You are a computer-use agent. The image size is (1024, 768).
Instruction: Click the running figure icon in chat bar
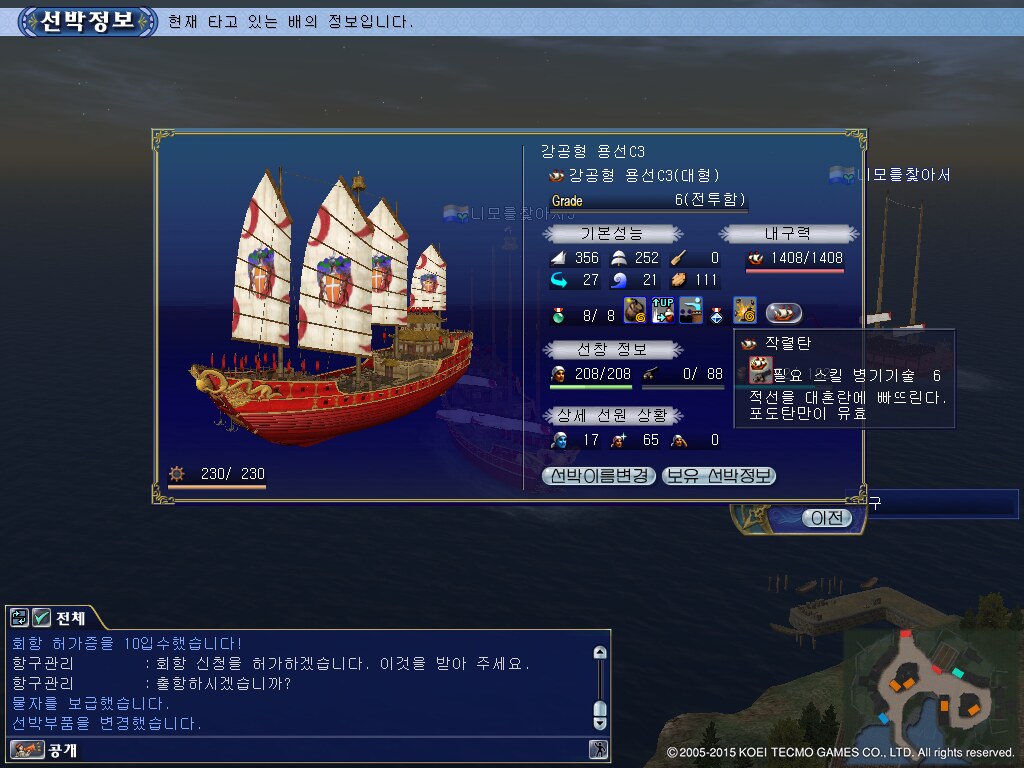click(598, 749)
